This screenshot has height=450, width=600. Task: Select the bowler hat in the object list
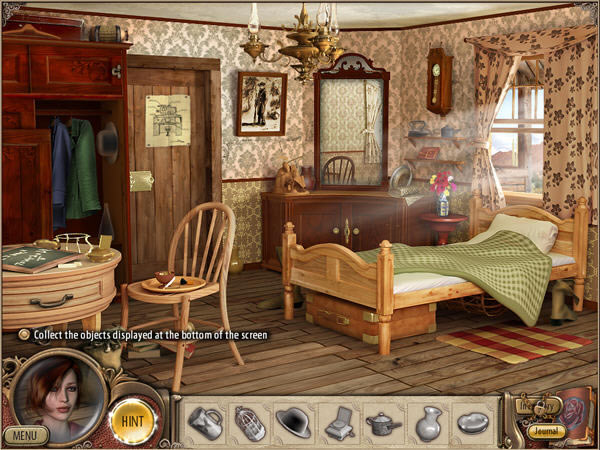294,421
